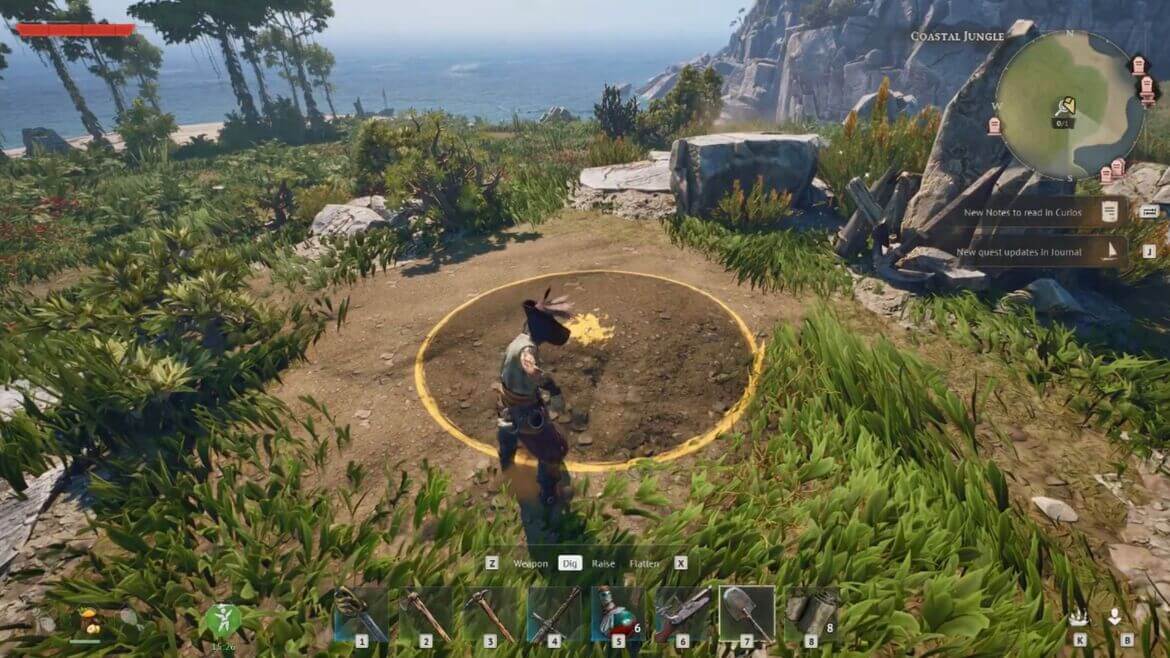
Task: Switch shovel mode to Weapon
Action: point(530,563)
